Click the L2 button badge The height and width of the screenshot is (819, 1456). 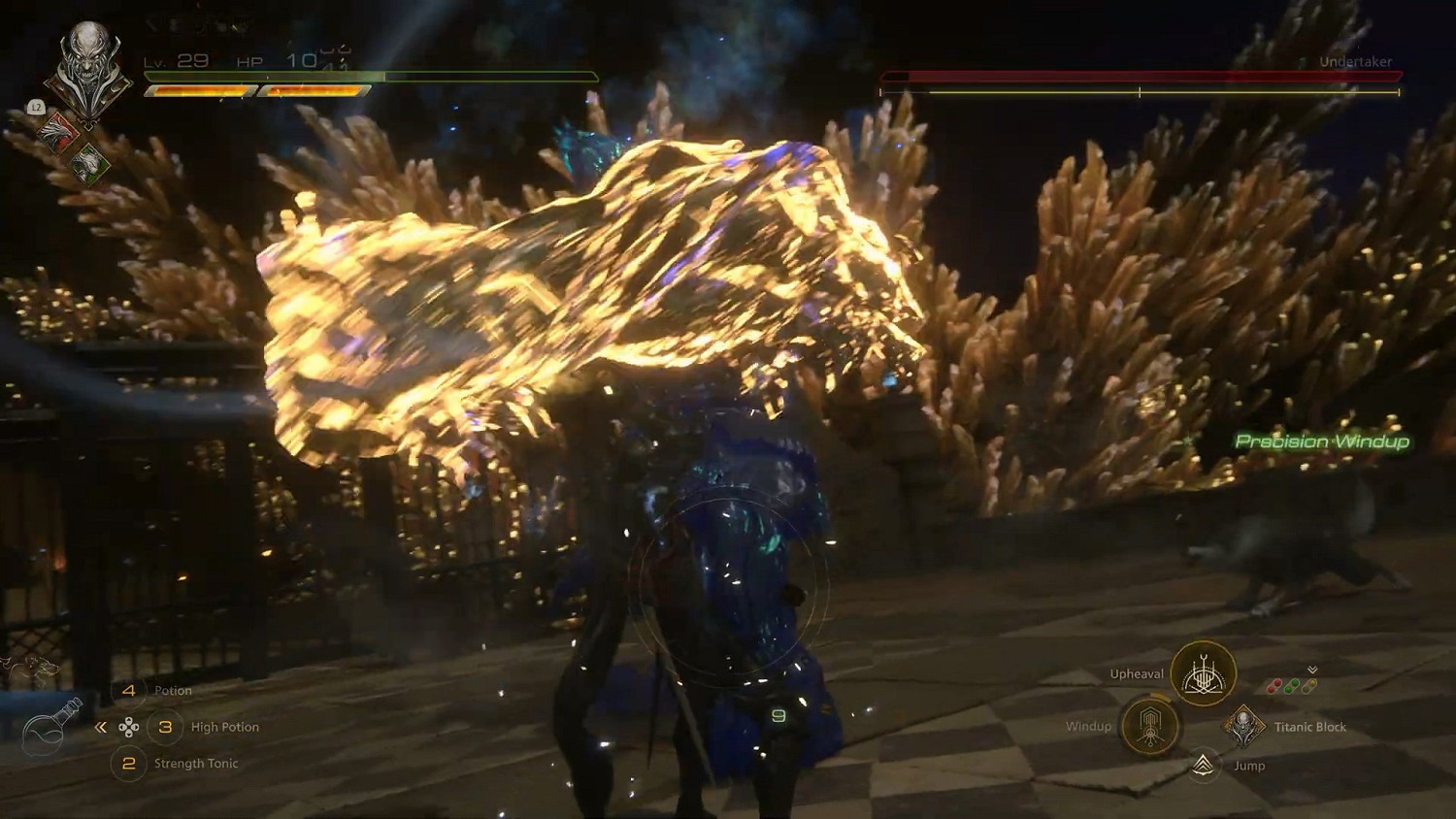[37, 107]
